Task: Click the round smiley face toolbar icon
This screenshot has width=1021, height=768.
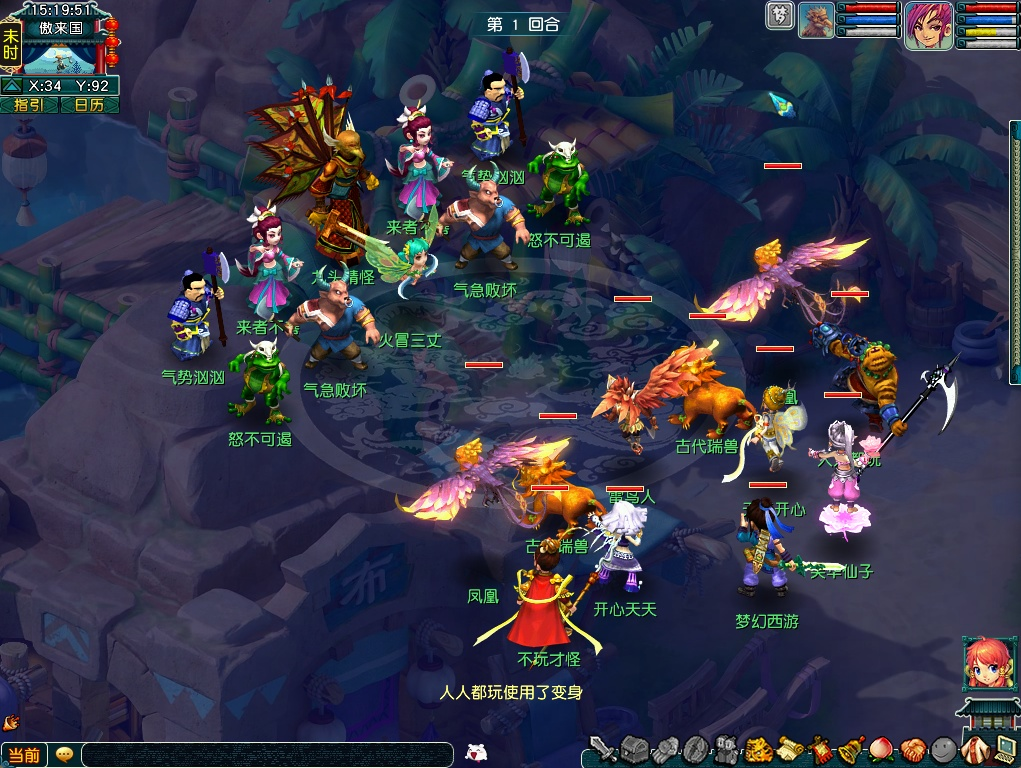Action: click(x=941, y=748)
